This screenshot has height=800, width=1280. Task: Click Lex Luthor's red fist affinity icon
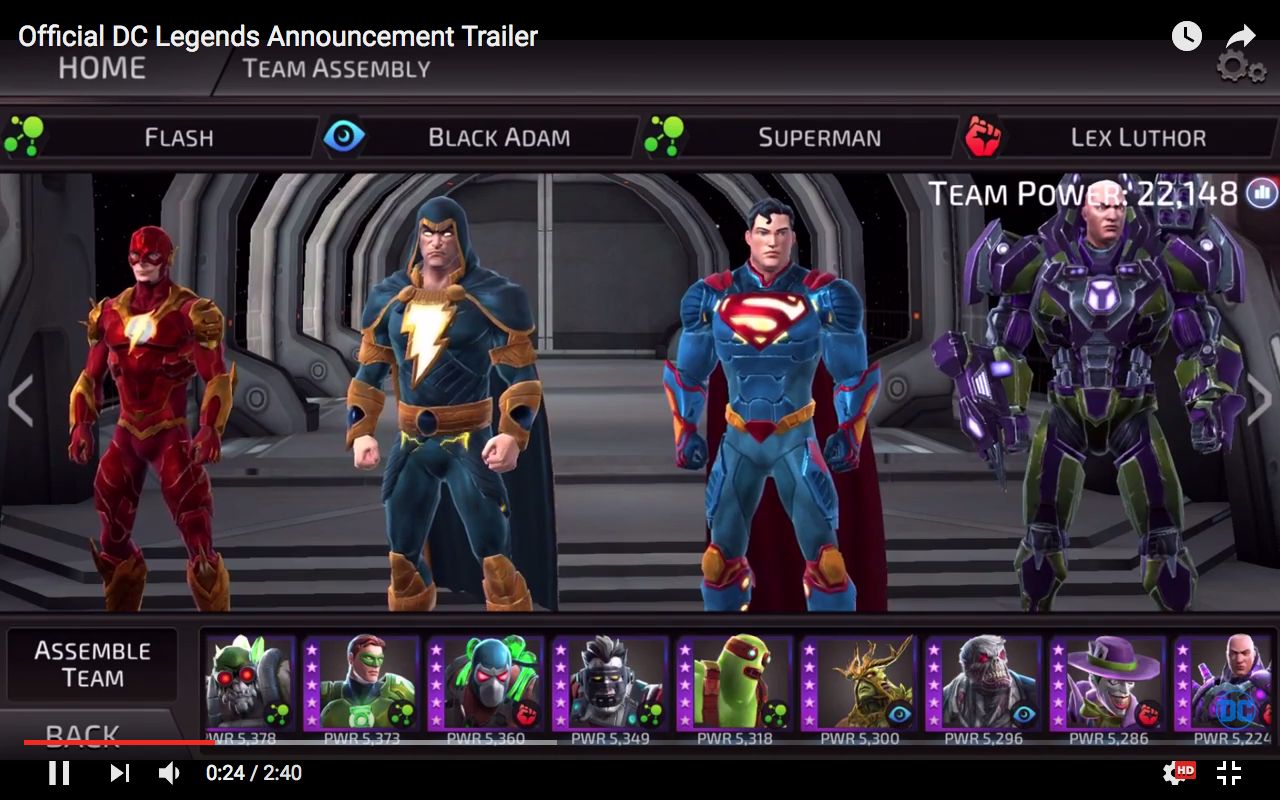pos(985,137)
